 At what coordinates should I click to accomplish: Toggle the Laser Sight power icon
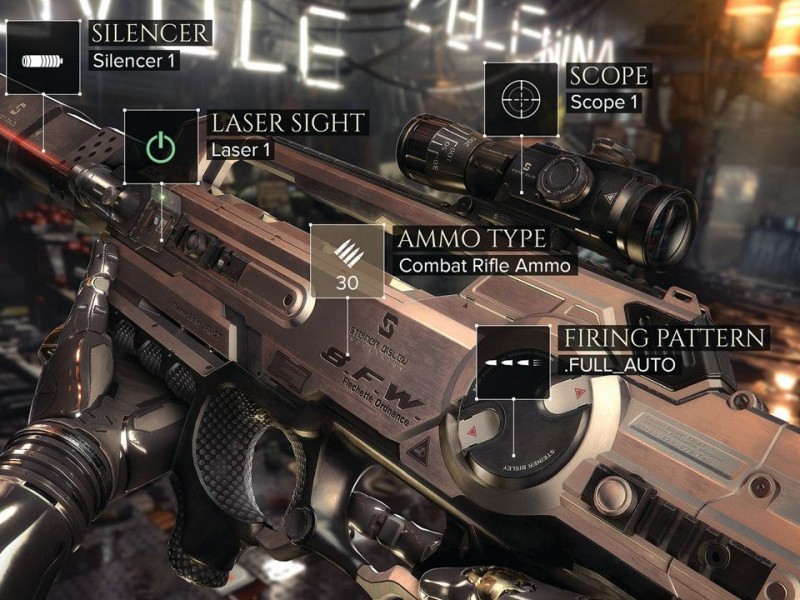tap(160, 146)
